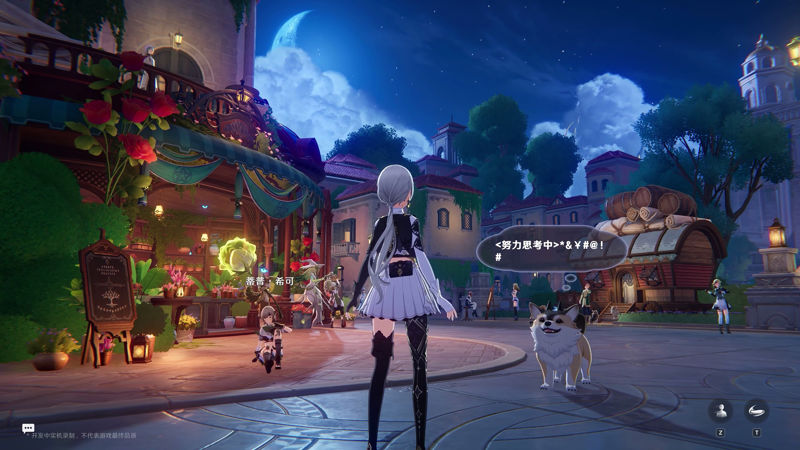Activate the swirl-shaped skill button
800x450 pixels.
[x=756, y=410]
